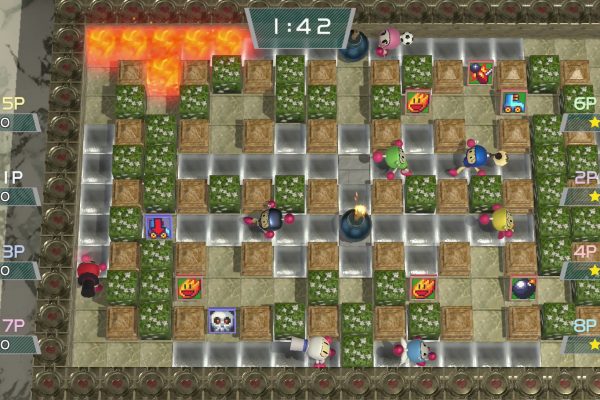600x400 pixels.
Task: Select the 5P player panel
Action: click(x=17, y=114)
